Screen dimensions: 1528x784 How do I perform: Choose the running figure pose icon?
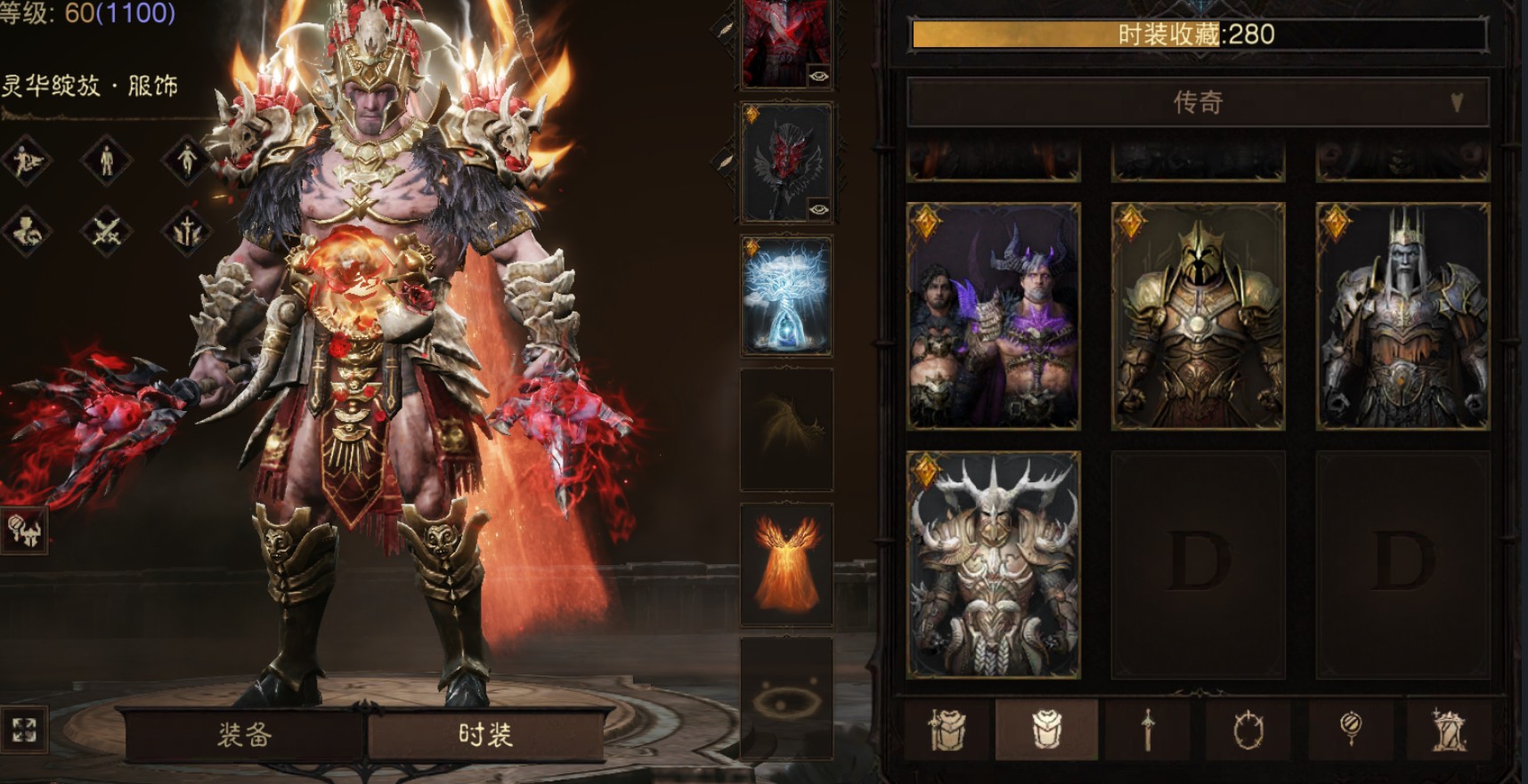tap(26, 160)
